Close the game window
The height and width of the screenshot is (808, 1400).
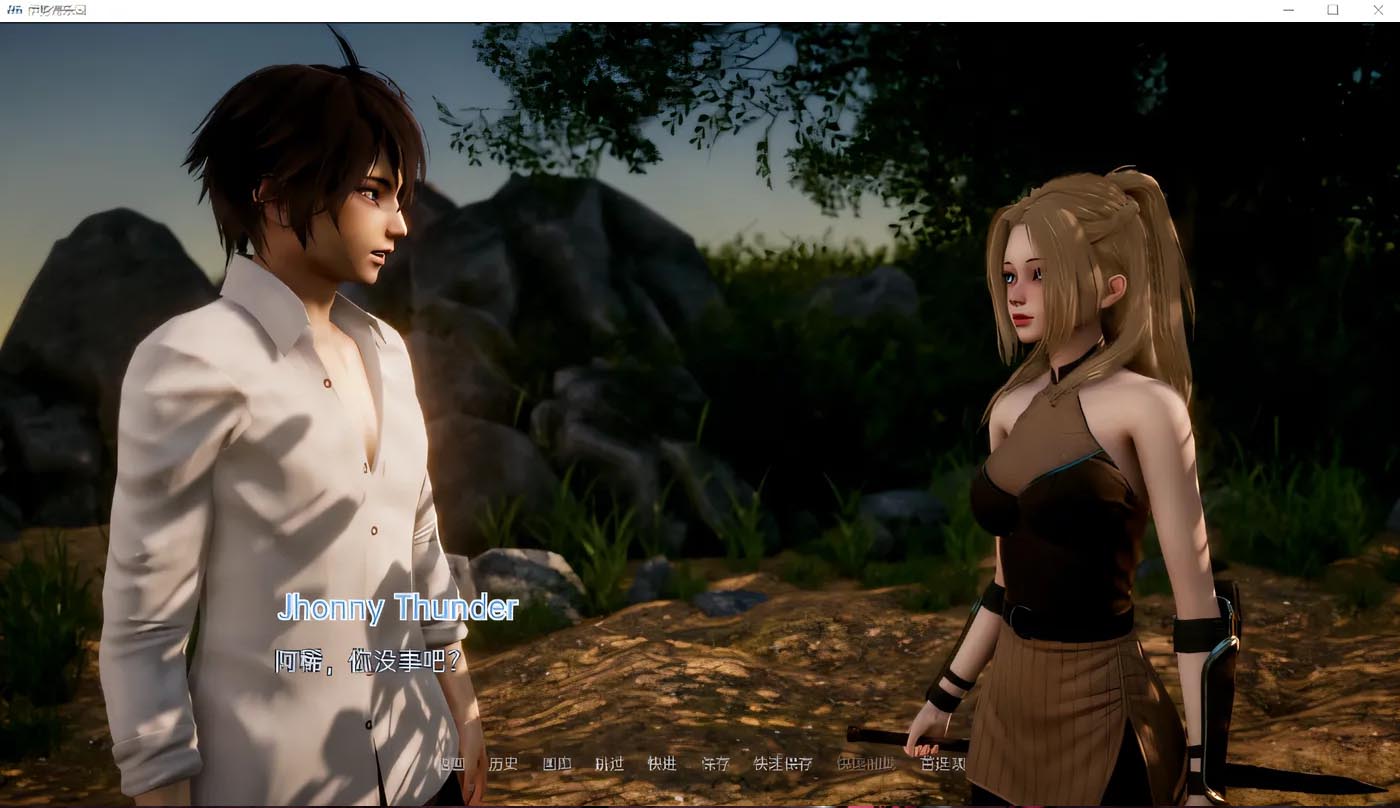tap(1378, 10)
